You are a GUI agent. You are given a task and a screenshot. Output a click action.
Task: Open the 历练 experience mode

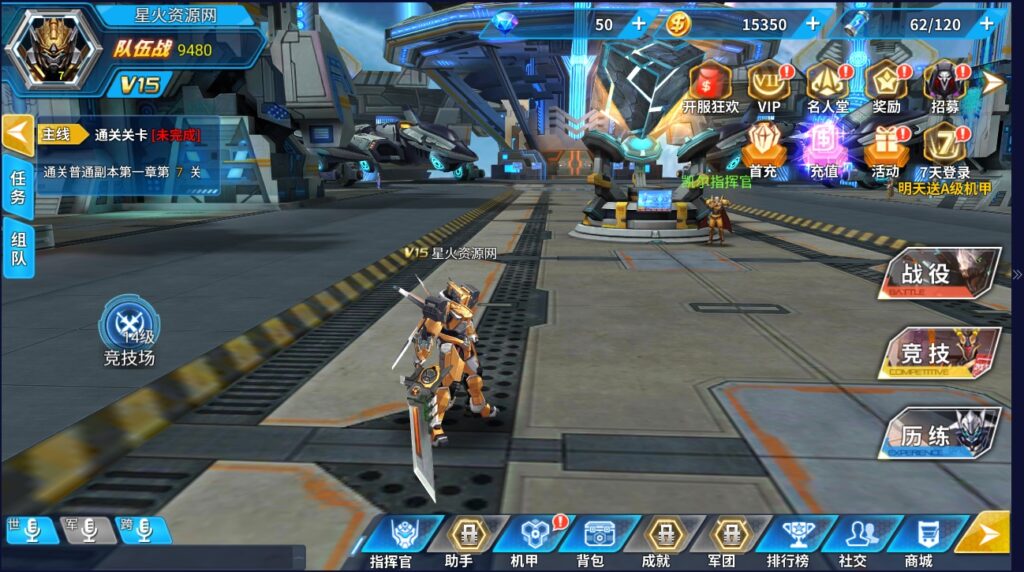pyautogui.click(x=941, y=435)
